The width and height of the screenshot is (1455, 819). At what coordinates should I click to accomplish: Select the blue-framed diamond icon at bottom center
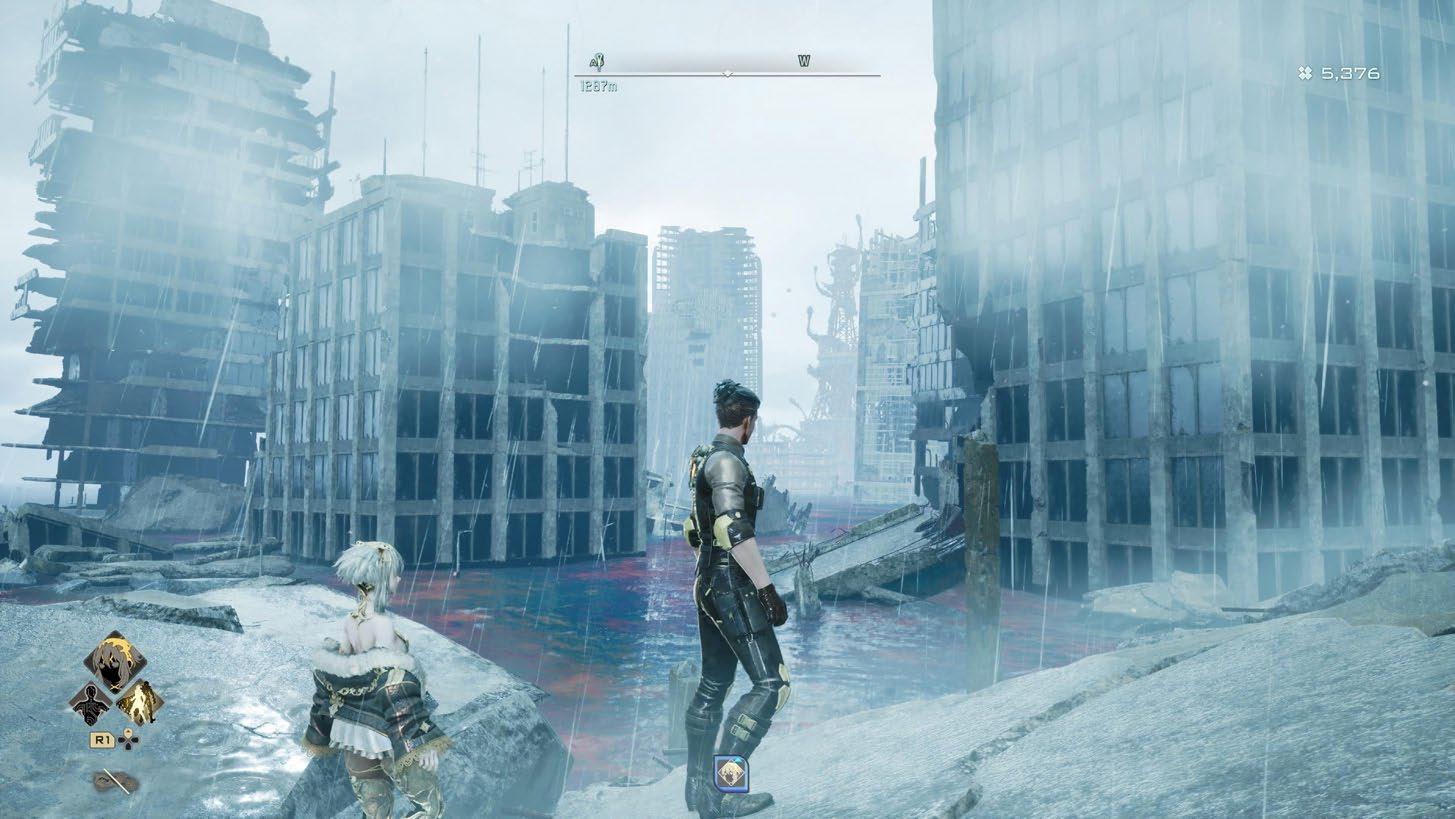click(x=732, y=771)
